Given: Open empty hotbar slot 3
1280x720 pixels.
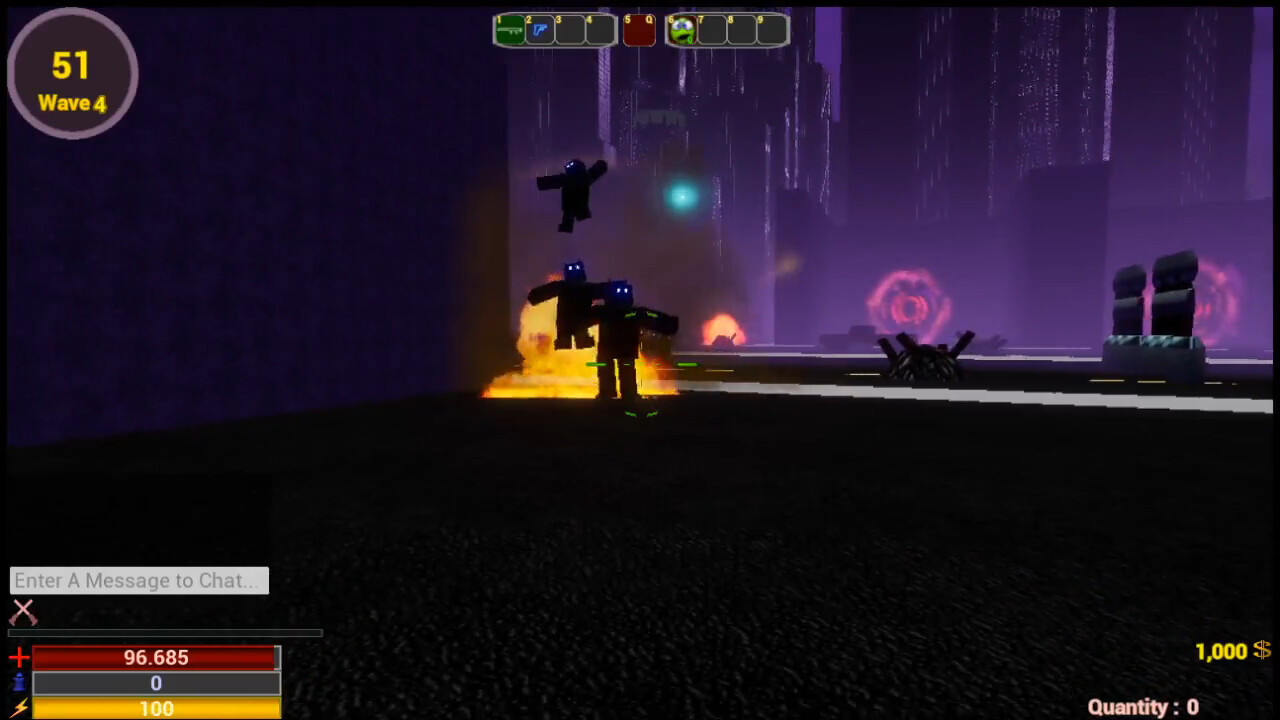Looking at the screenshot, I should (x=569, y=30).
